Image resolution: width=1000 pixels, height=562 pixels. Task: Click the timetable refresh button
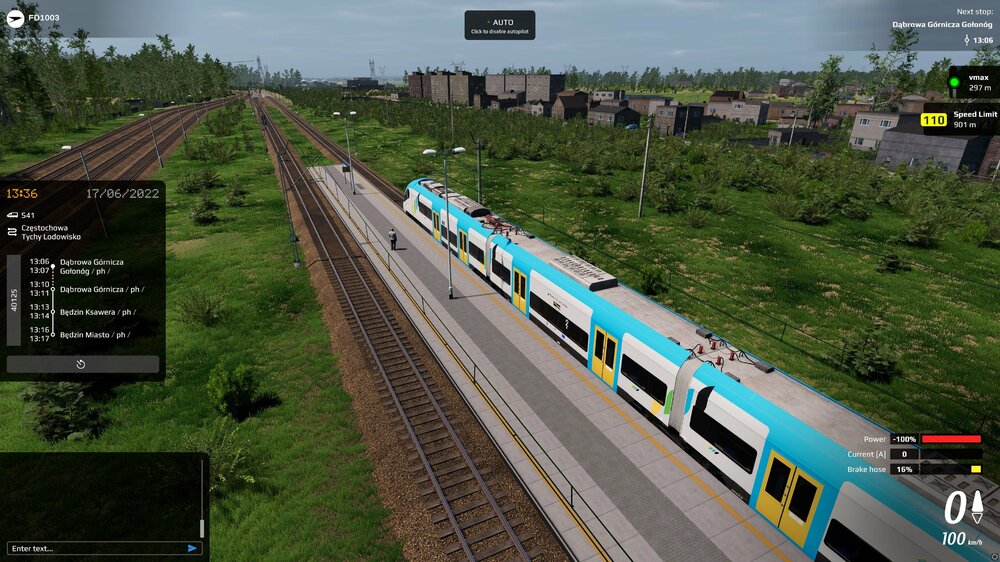point(82,364)
